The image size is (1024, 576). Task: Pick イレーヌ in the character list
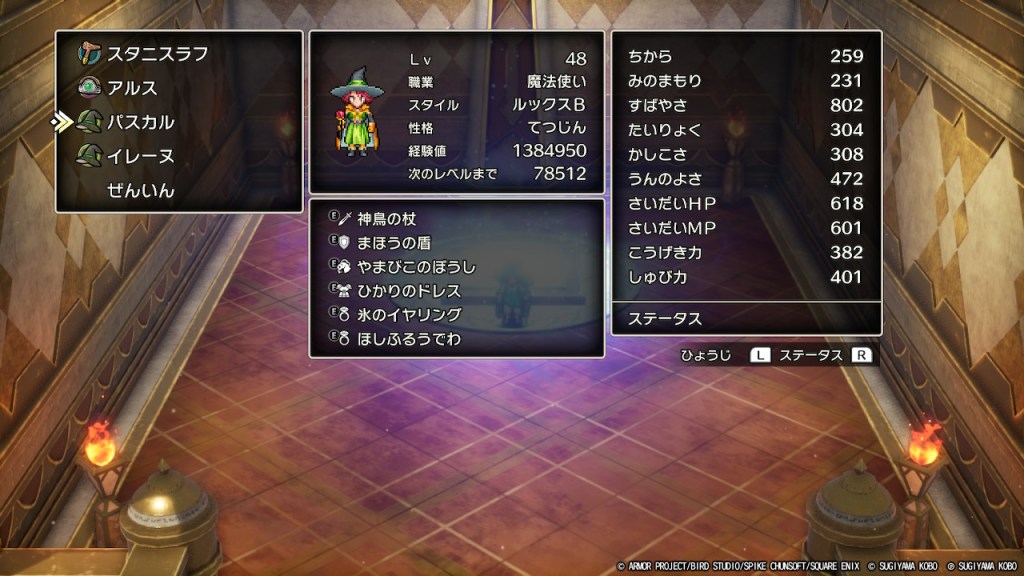click(140, 156)
